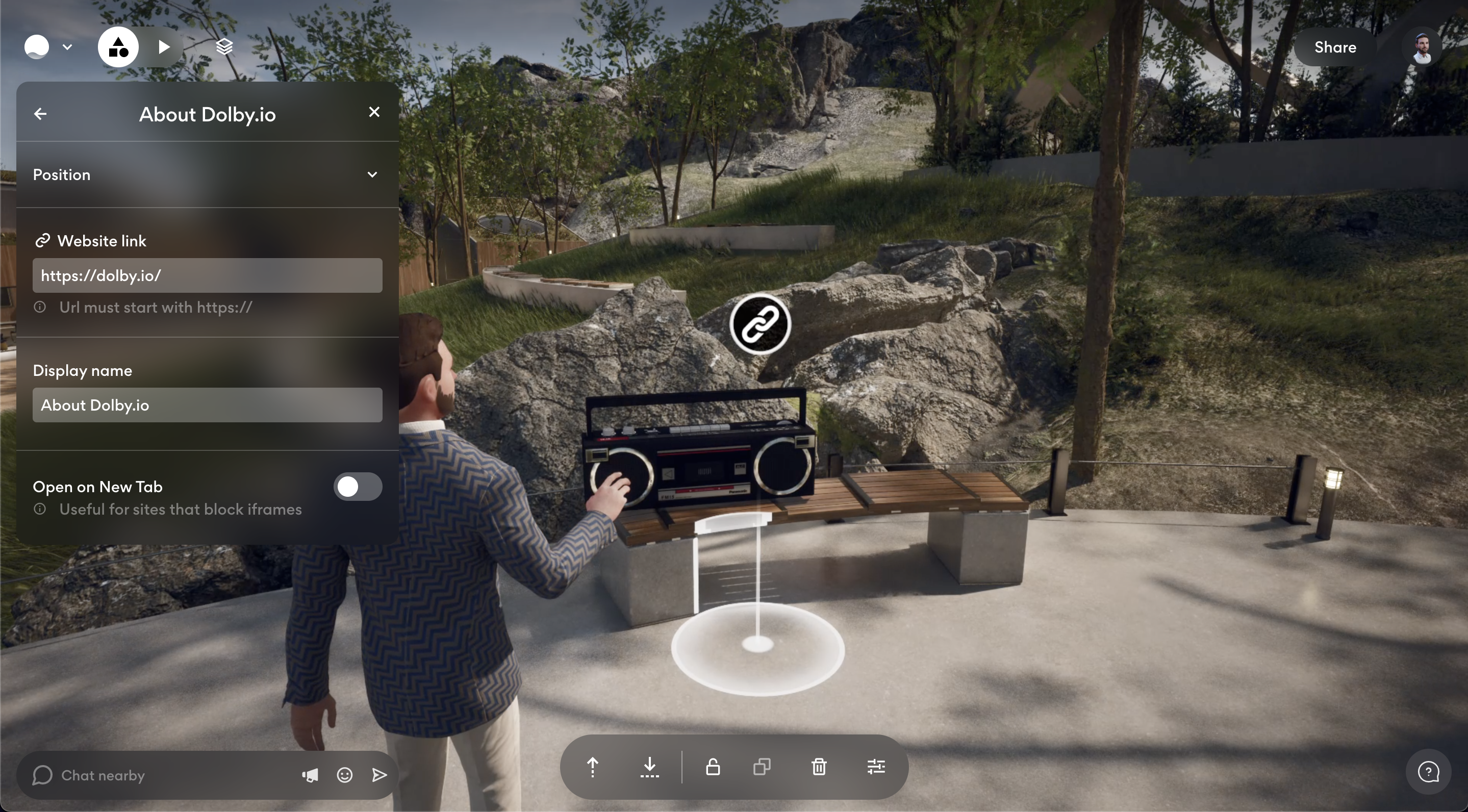1468x812 pixels.
Task: Toggle Open on New Tab switch
Action: tap(358, 487)
